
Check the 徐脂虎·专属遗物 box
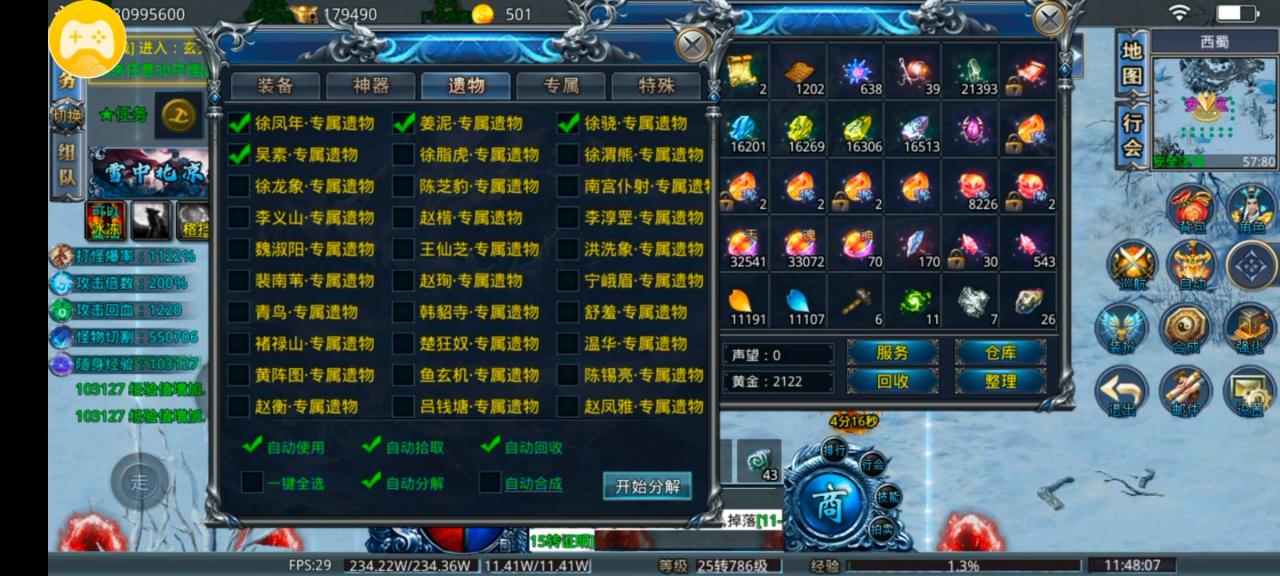click(x=403, y=155)
